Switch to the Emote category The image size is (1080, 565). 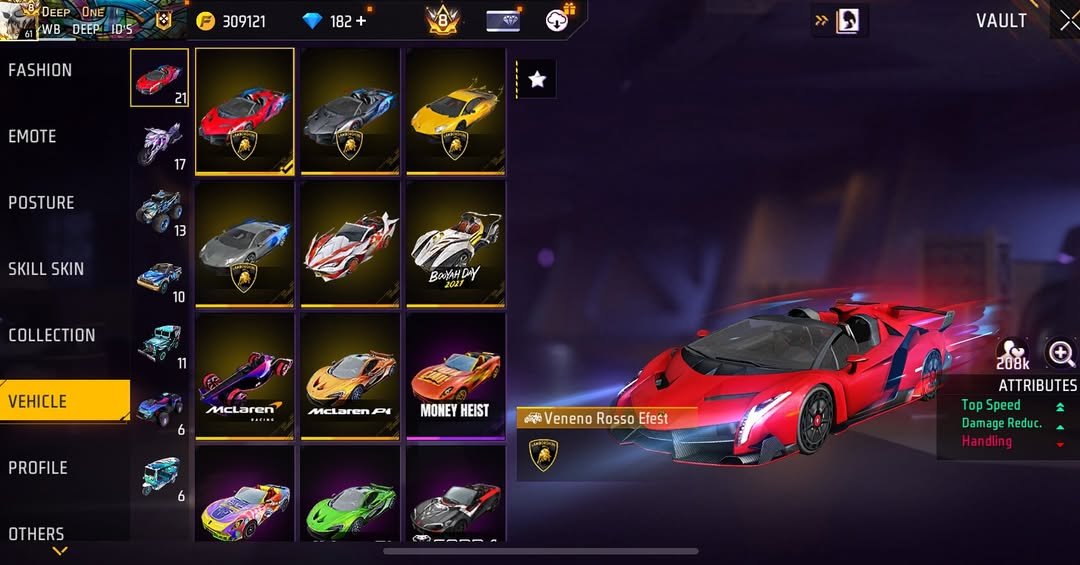coord(32,136)
